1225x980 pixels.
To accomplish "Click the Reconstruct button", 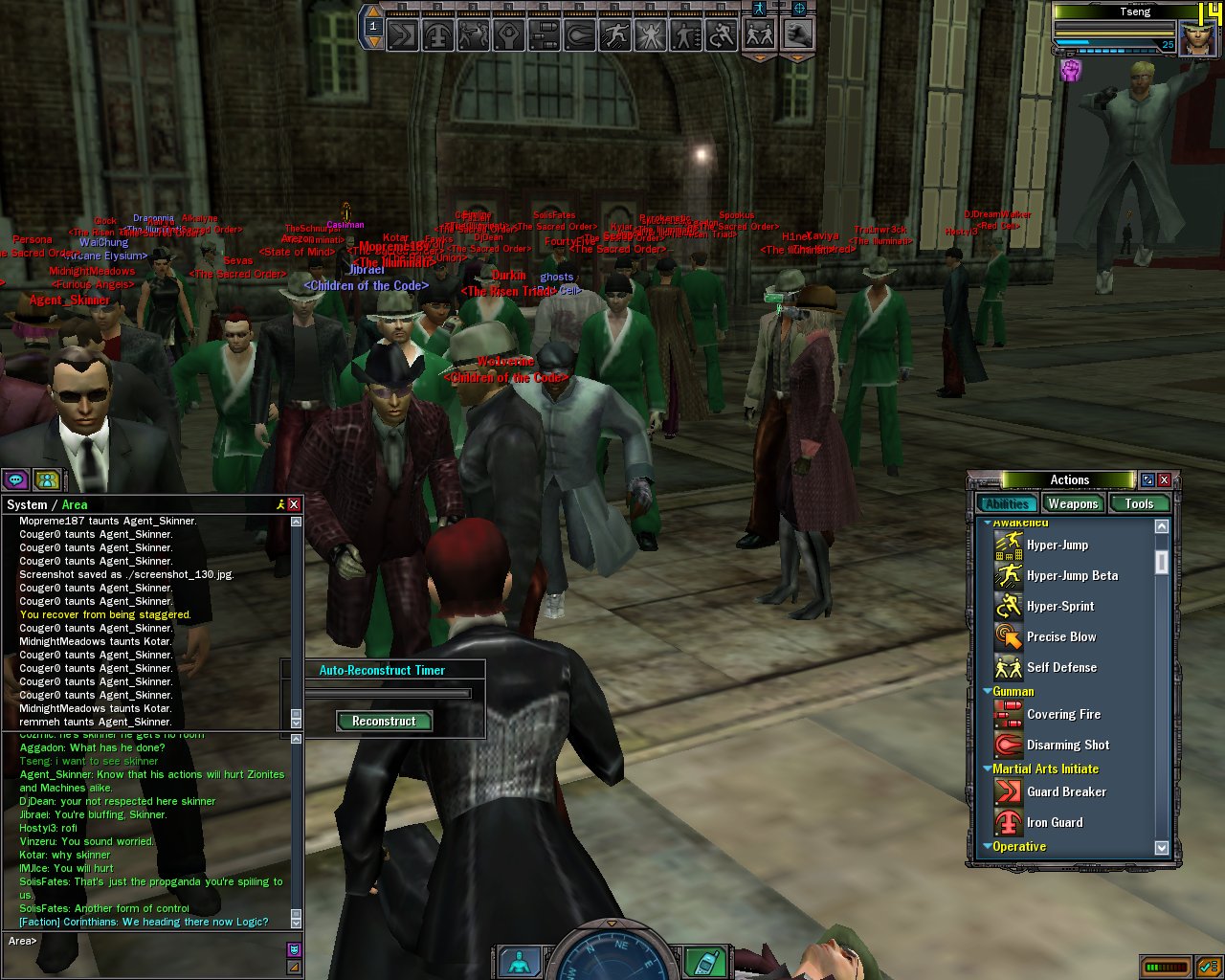I will (x=384, y=722).
